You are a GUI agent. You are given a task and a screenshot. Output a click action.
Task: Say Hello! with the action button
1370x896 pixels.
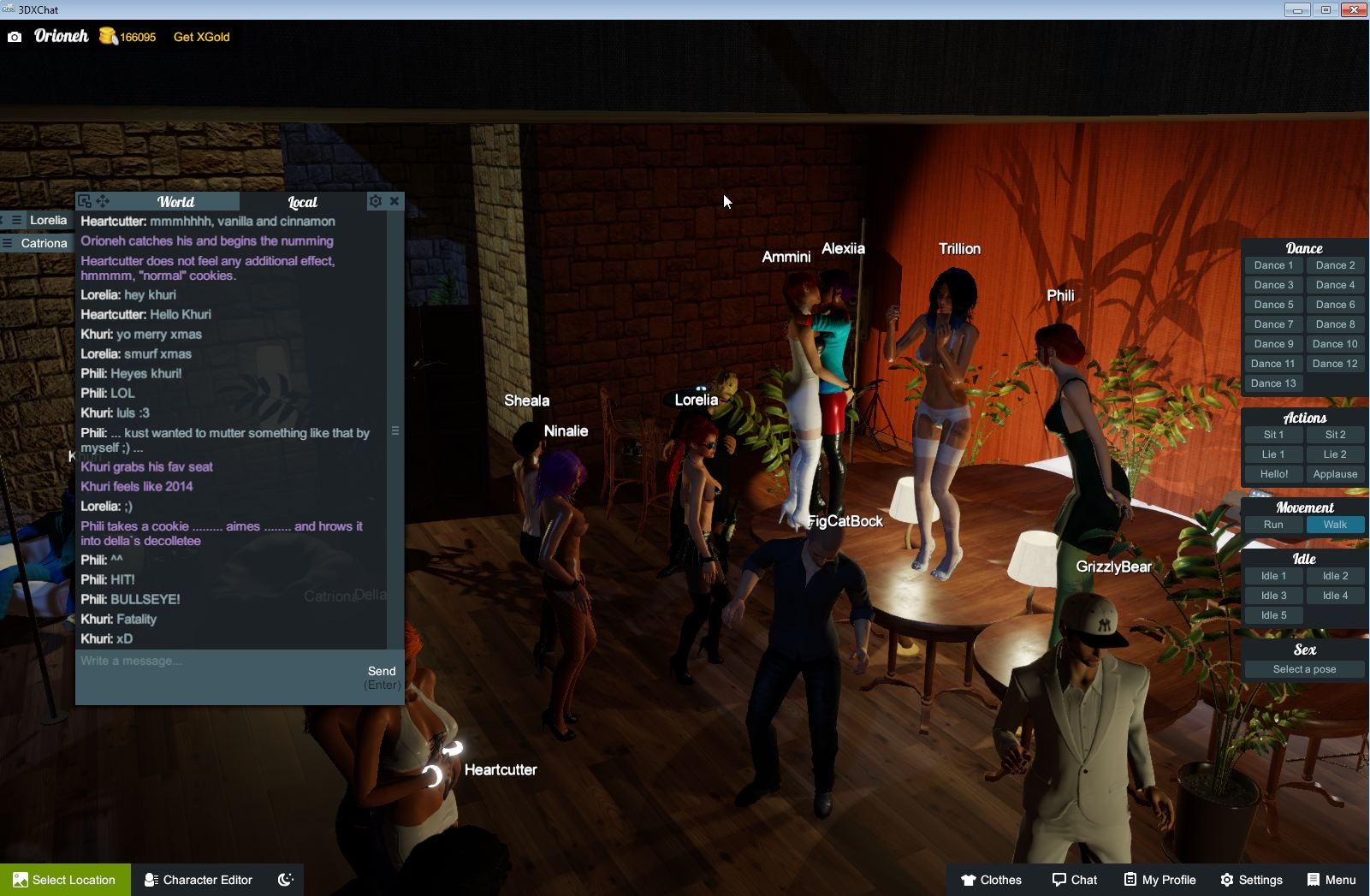(1273, 474)
